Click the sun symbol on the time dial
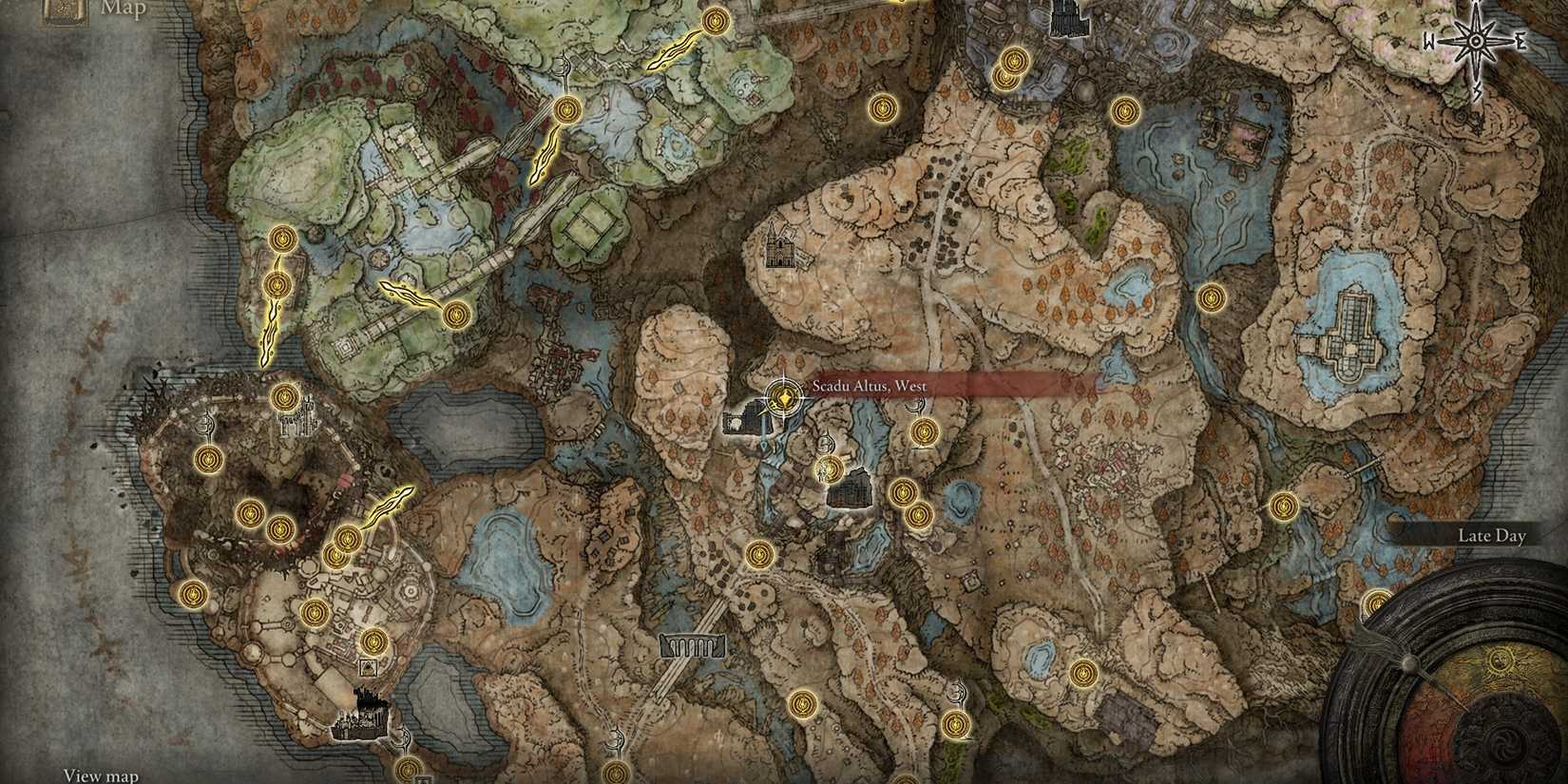This screenshot has width=1568, height=784. coord(1499,660)
